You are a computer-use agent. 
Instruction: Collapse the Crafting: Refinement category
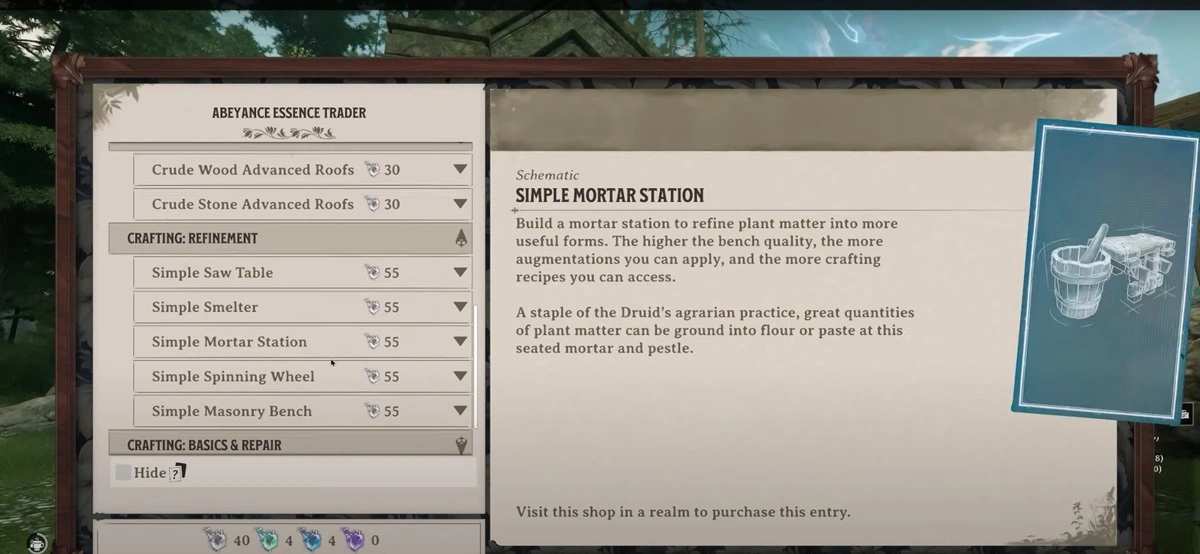pyautogui.click(x=461, y=238)
